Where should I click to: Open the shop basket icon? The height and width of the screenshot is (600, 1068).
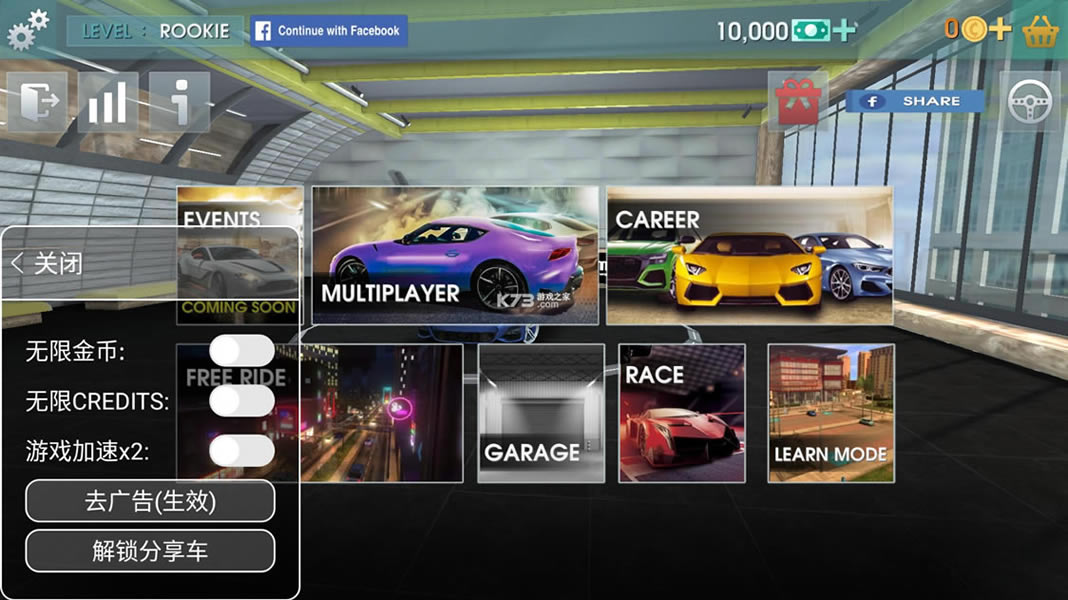1041,31
